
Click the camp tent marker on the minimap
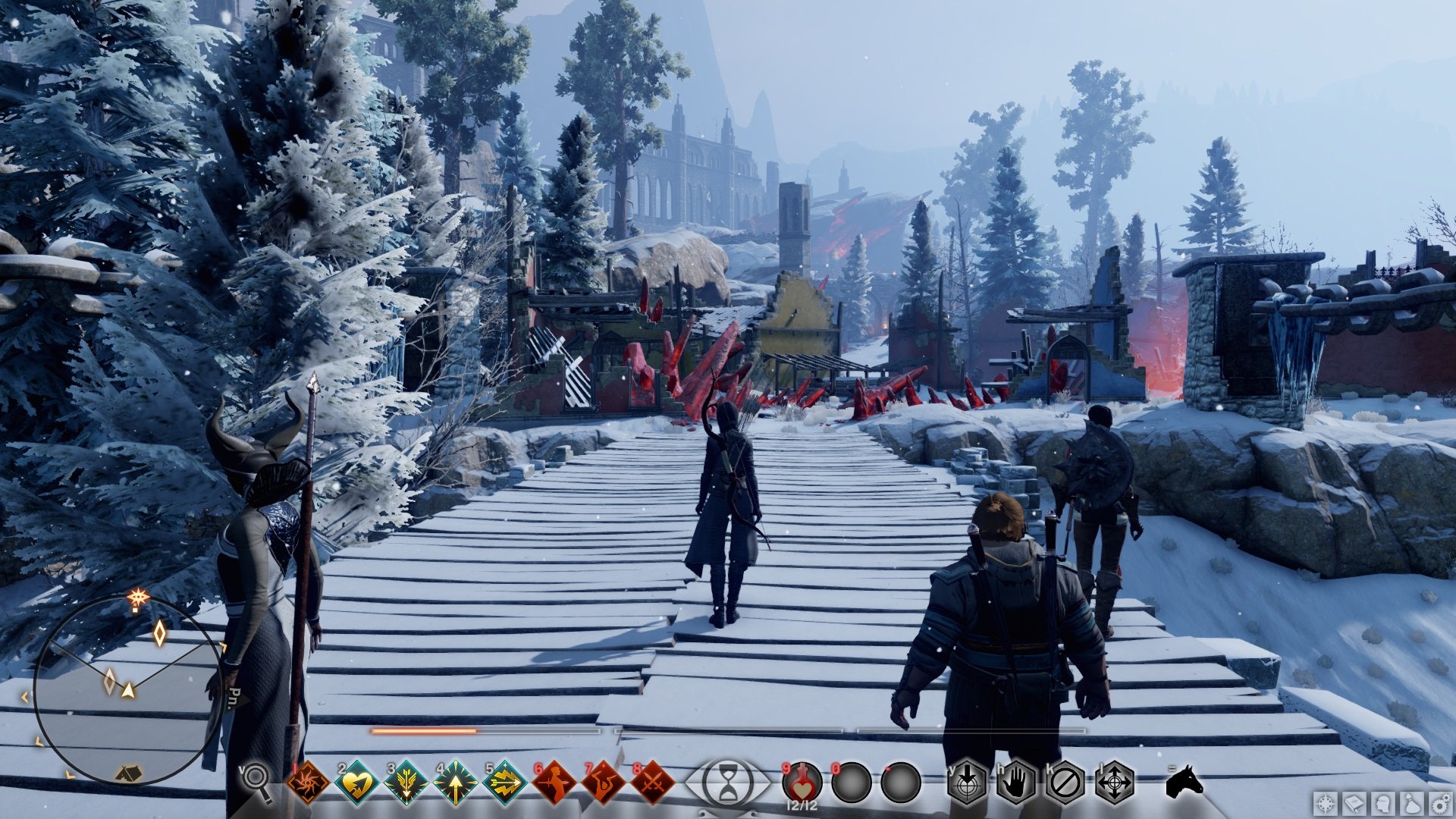[x=129, y=773]
